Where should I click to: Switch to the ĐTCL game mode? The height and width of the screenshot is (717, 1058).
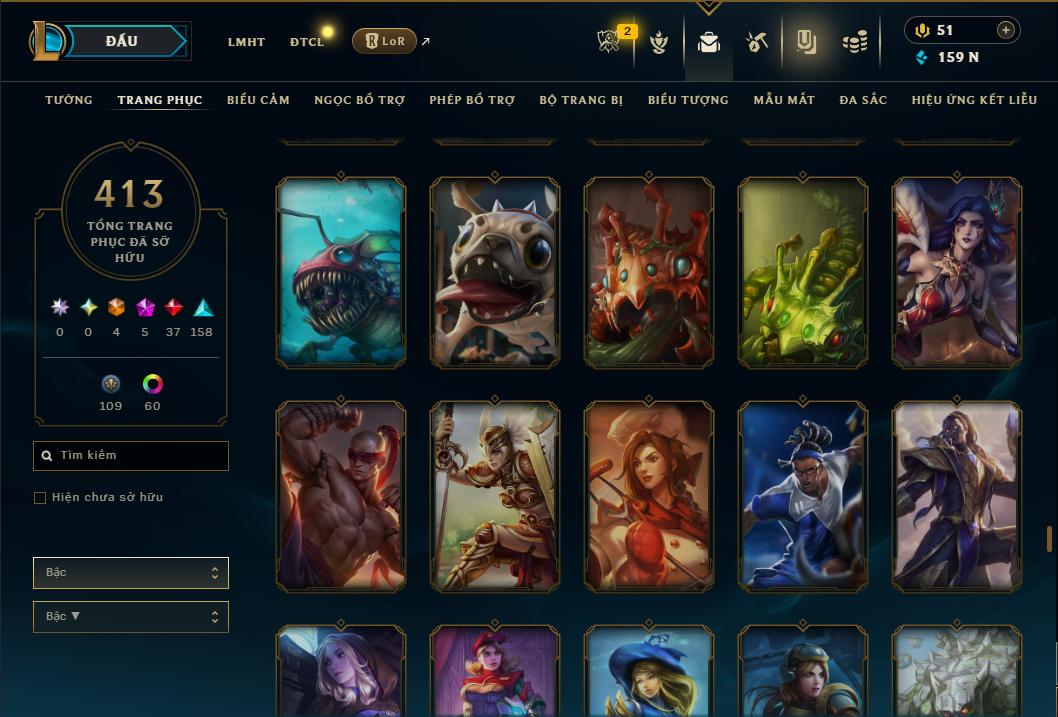click(306, 42)
